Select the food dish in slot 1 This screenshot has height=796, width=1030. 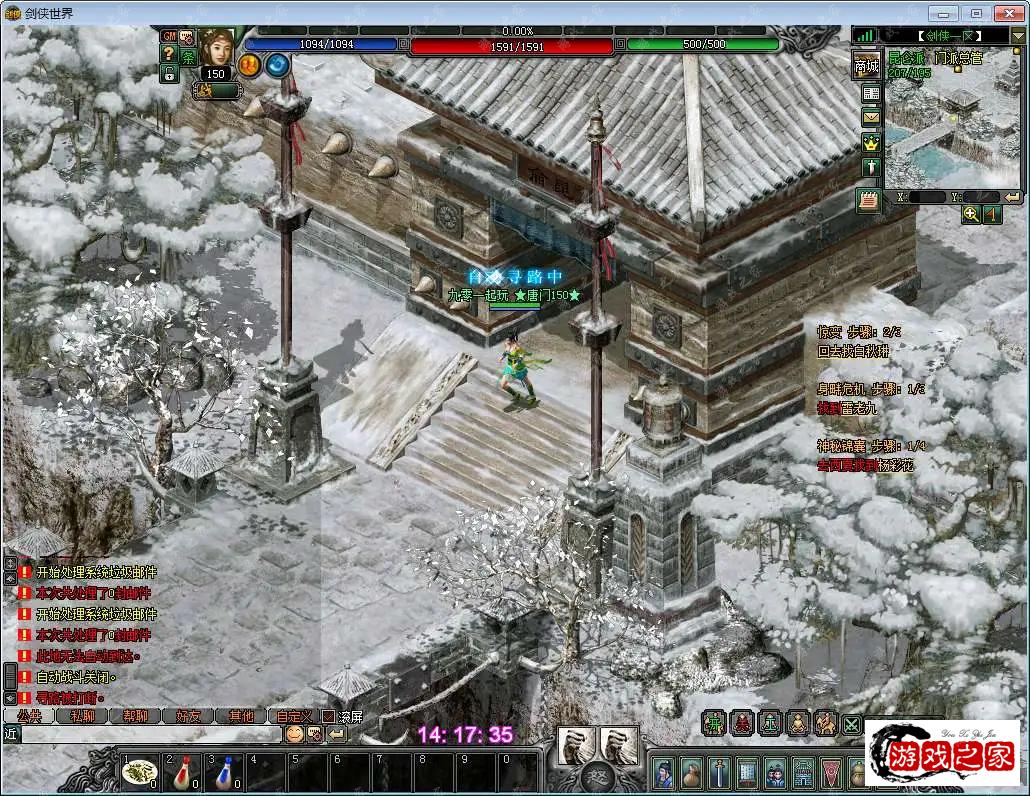(140, 772)
